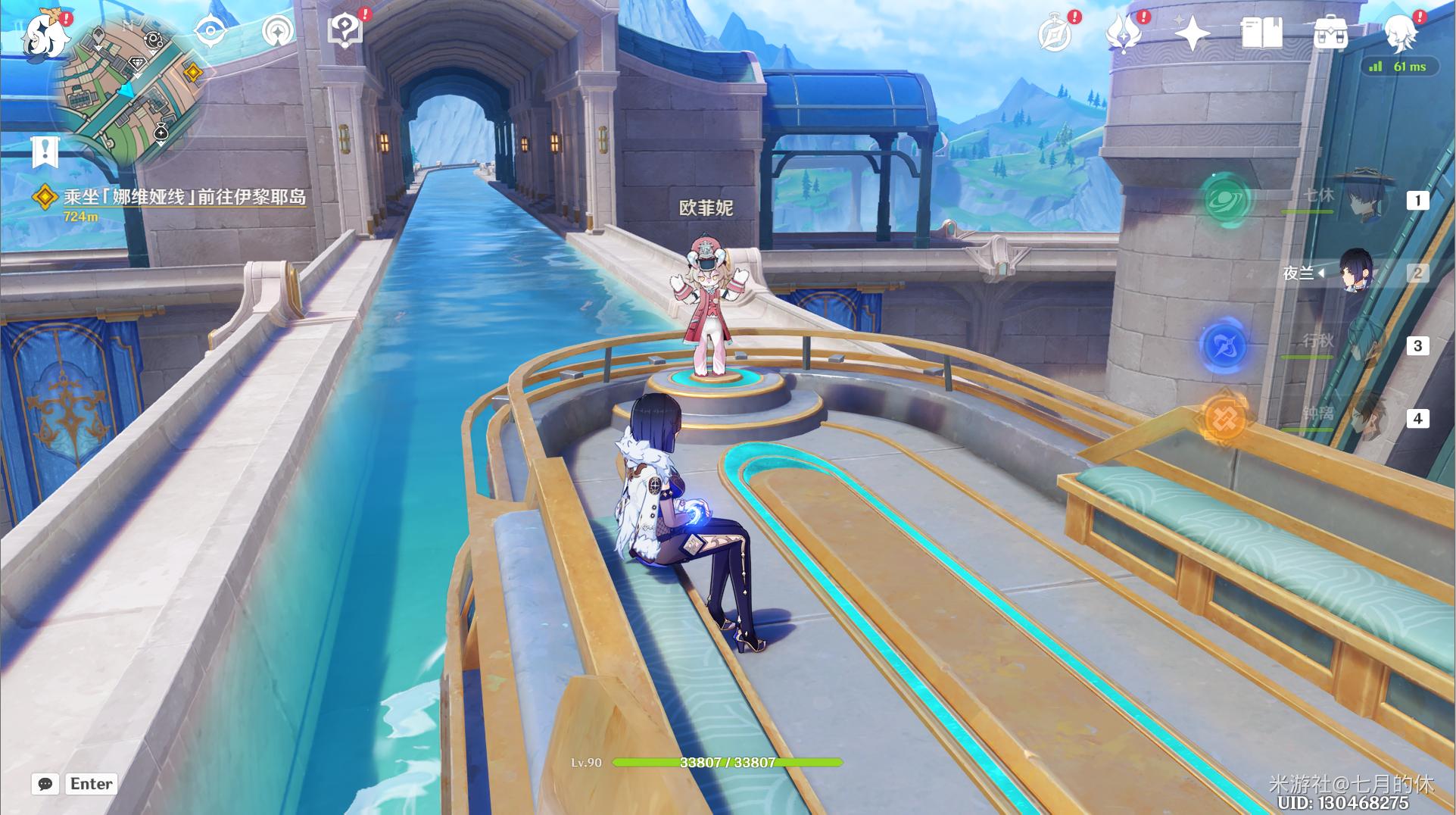Open the backpack inventory
1456x815 pixels.
[x=1330, y=34]
